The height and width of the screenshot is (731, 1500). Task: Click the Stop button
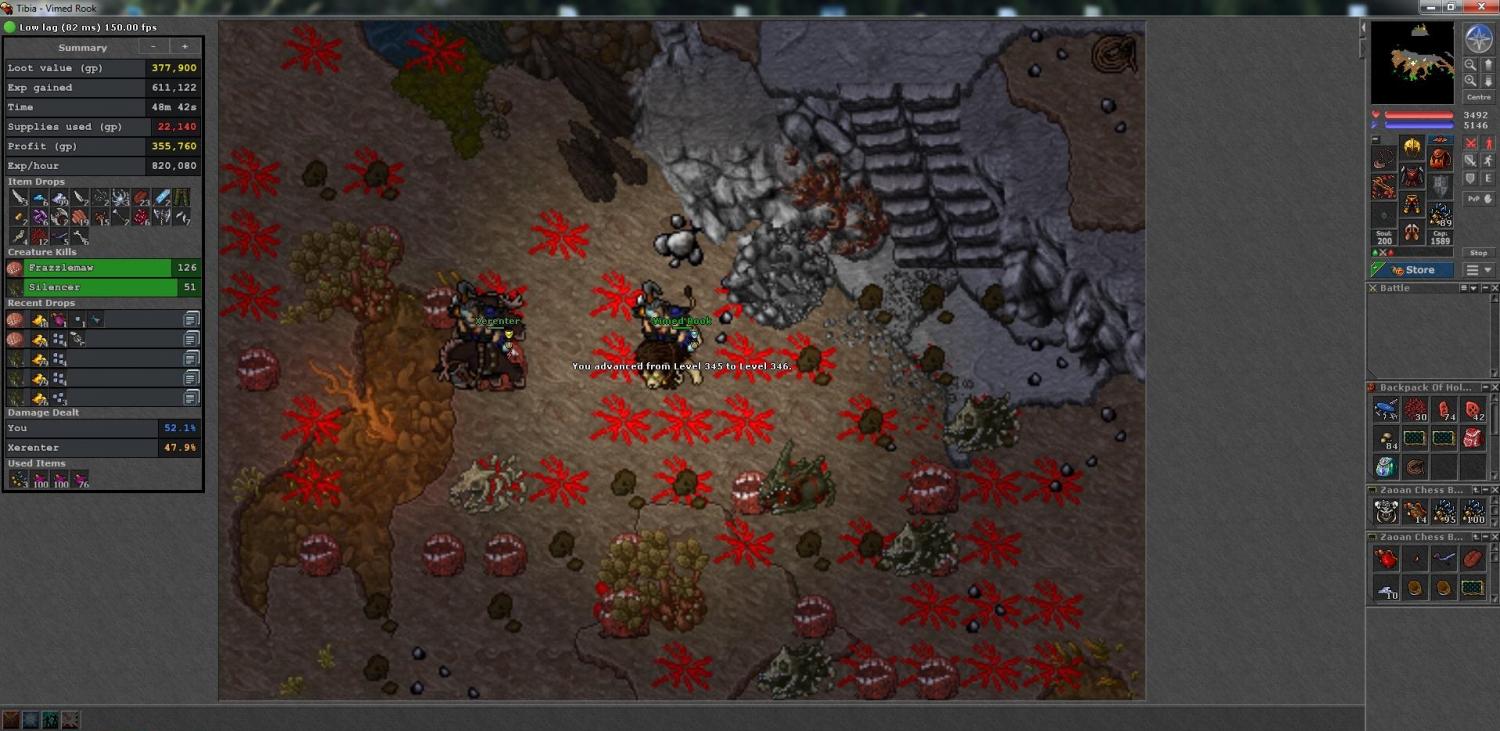tap(1476, 253)
